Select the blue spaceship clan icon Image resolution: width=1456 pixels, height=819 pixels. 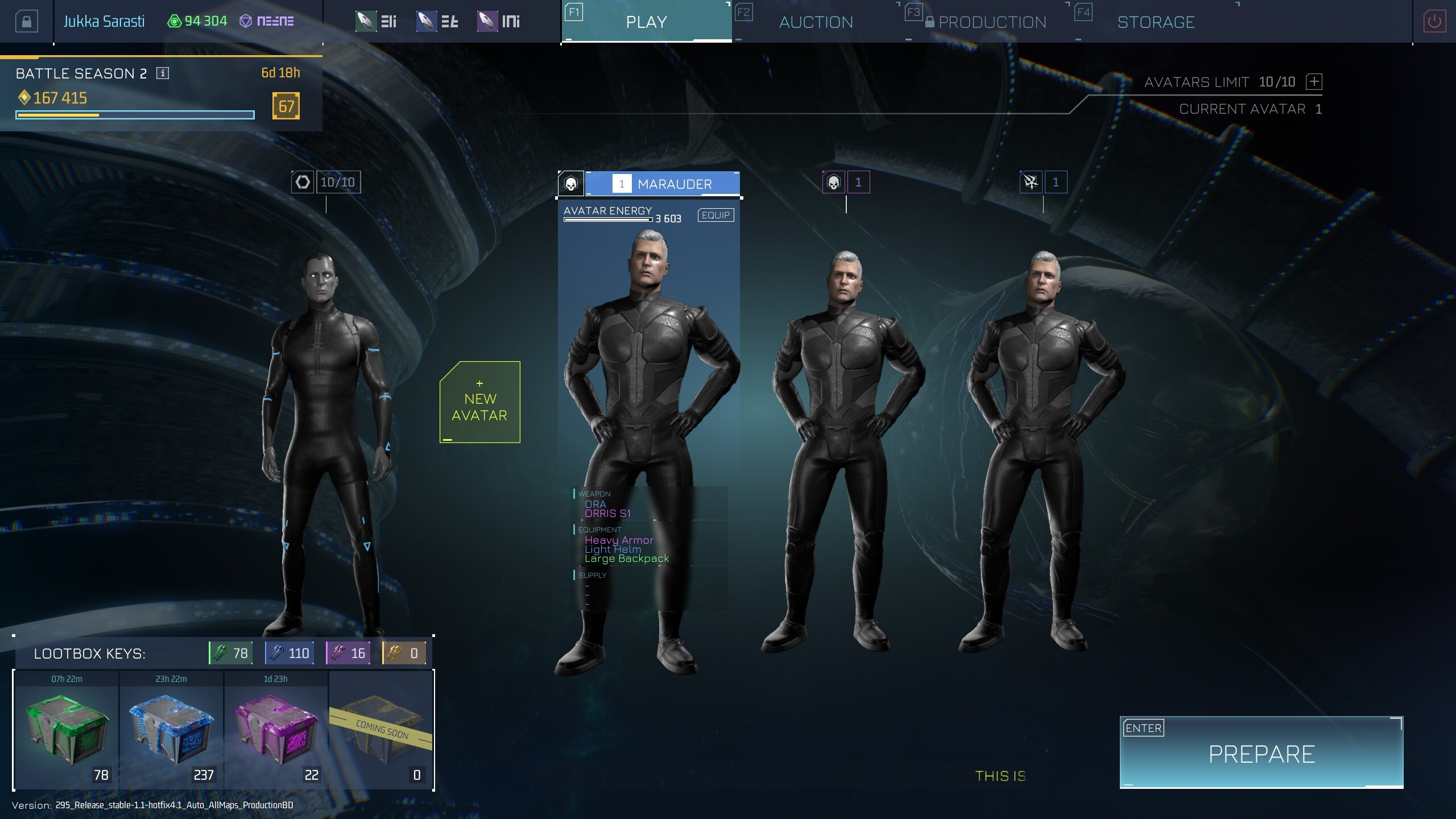click(425, 20)
